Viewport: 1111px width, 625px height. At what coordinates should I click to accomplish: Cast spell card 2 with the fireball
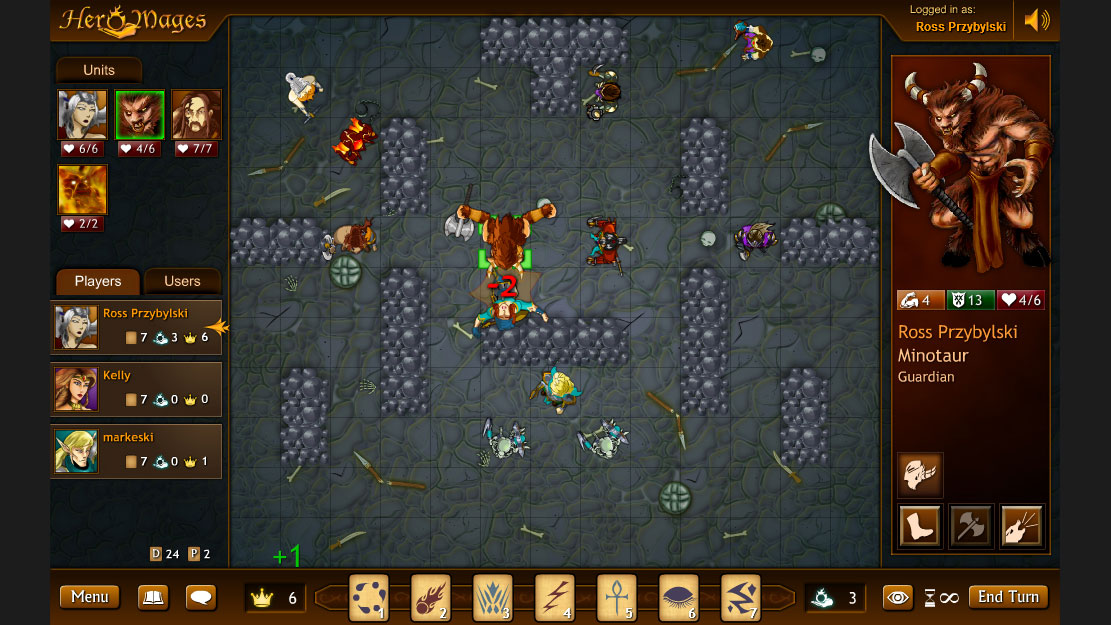430,598
